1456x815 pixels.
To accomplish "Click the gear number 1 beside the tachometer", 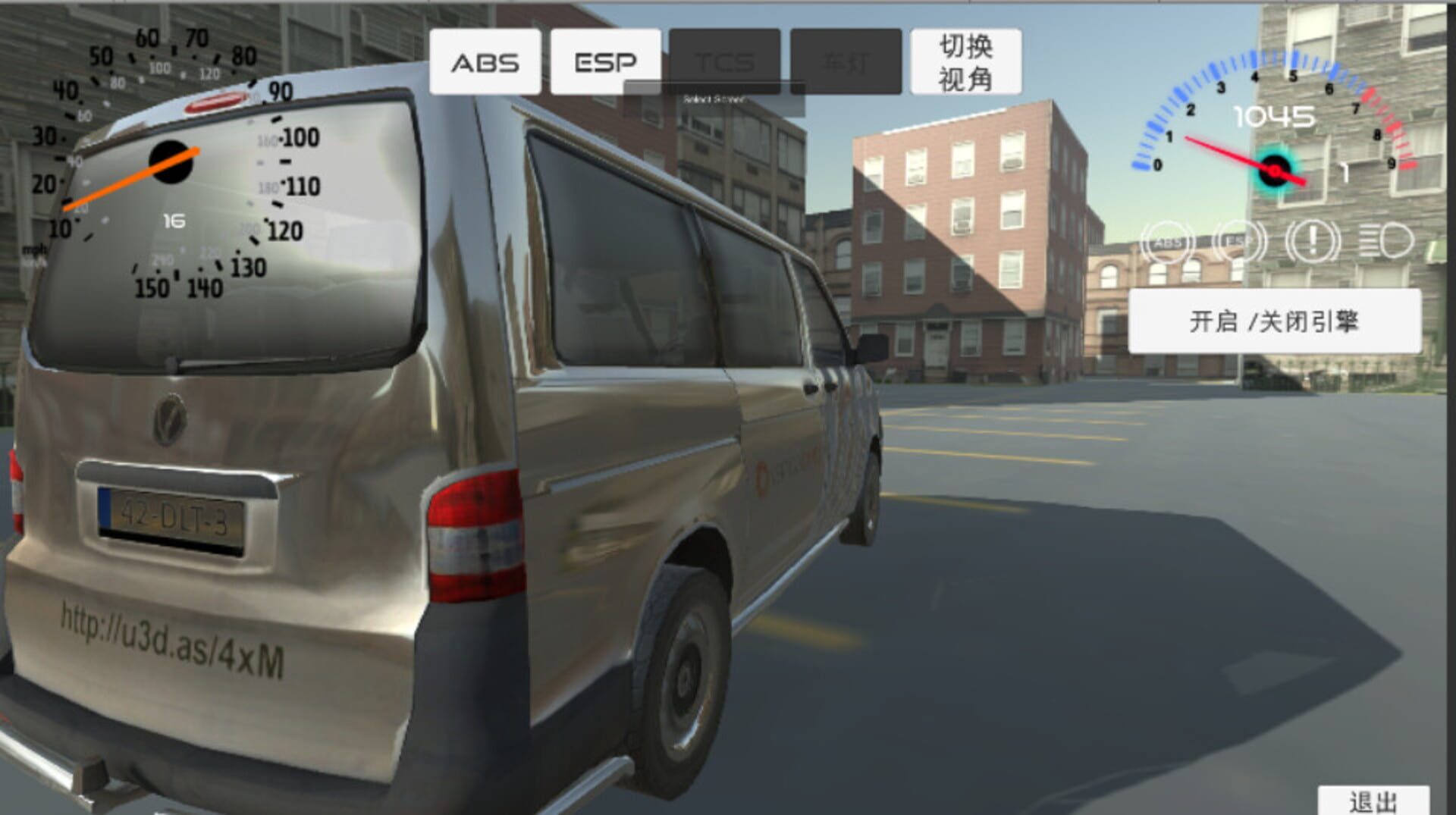I will tap(1346, 173).
